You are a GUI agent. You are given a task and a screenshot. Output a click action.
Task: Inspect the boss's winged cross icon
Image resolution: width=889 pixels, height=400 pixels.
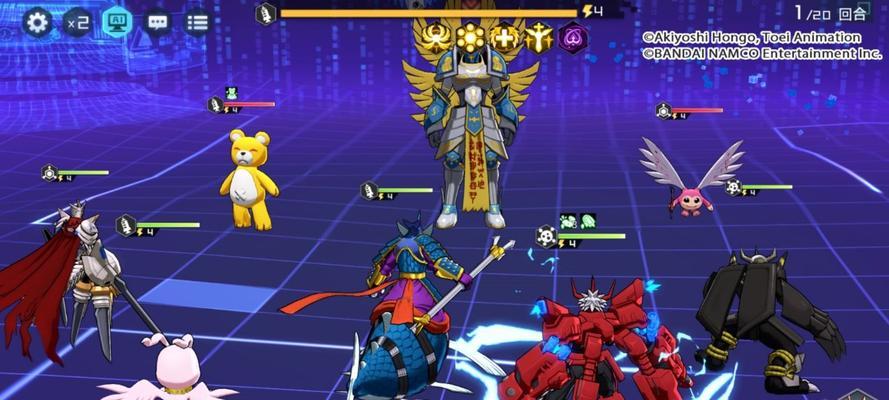[505, 39]
